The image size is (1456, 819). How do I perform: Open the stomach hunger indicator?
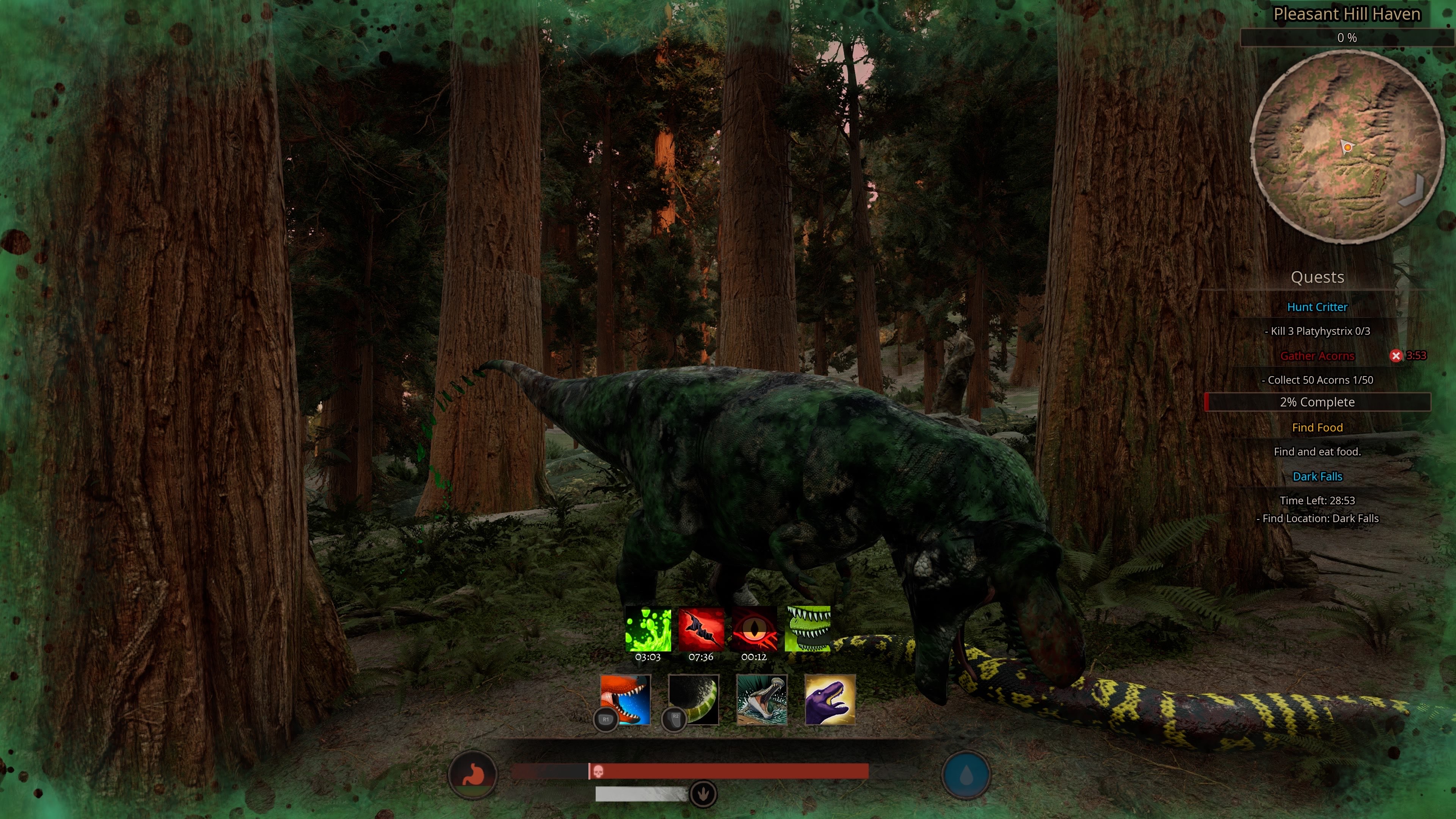(x=474, y=775)
